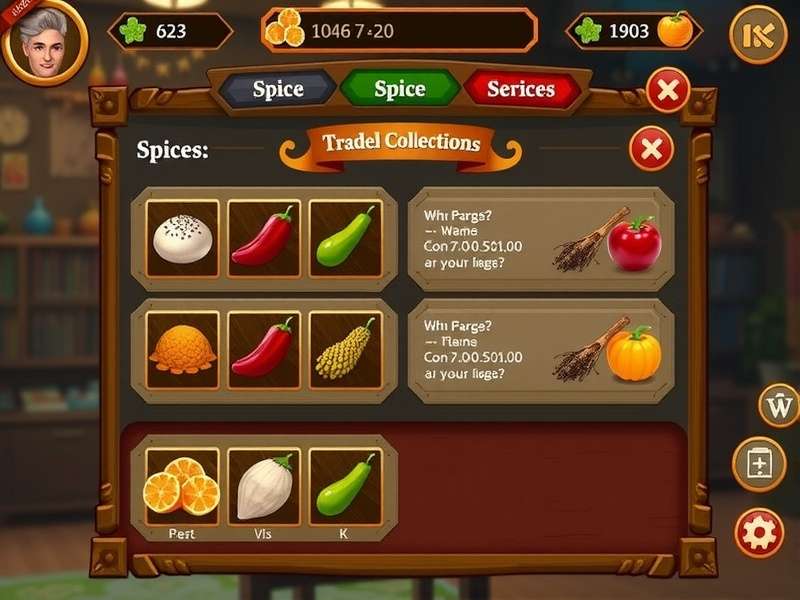This screenshot has height=600, width=800.
Task: Choose the orange spice pile slot
Action: coord(183,349)
